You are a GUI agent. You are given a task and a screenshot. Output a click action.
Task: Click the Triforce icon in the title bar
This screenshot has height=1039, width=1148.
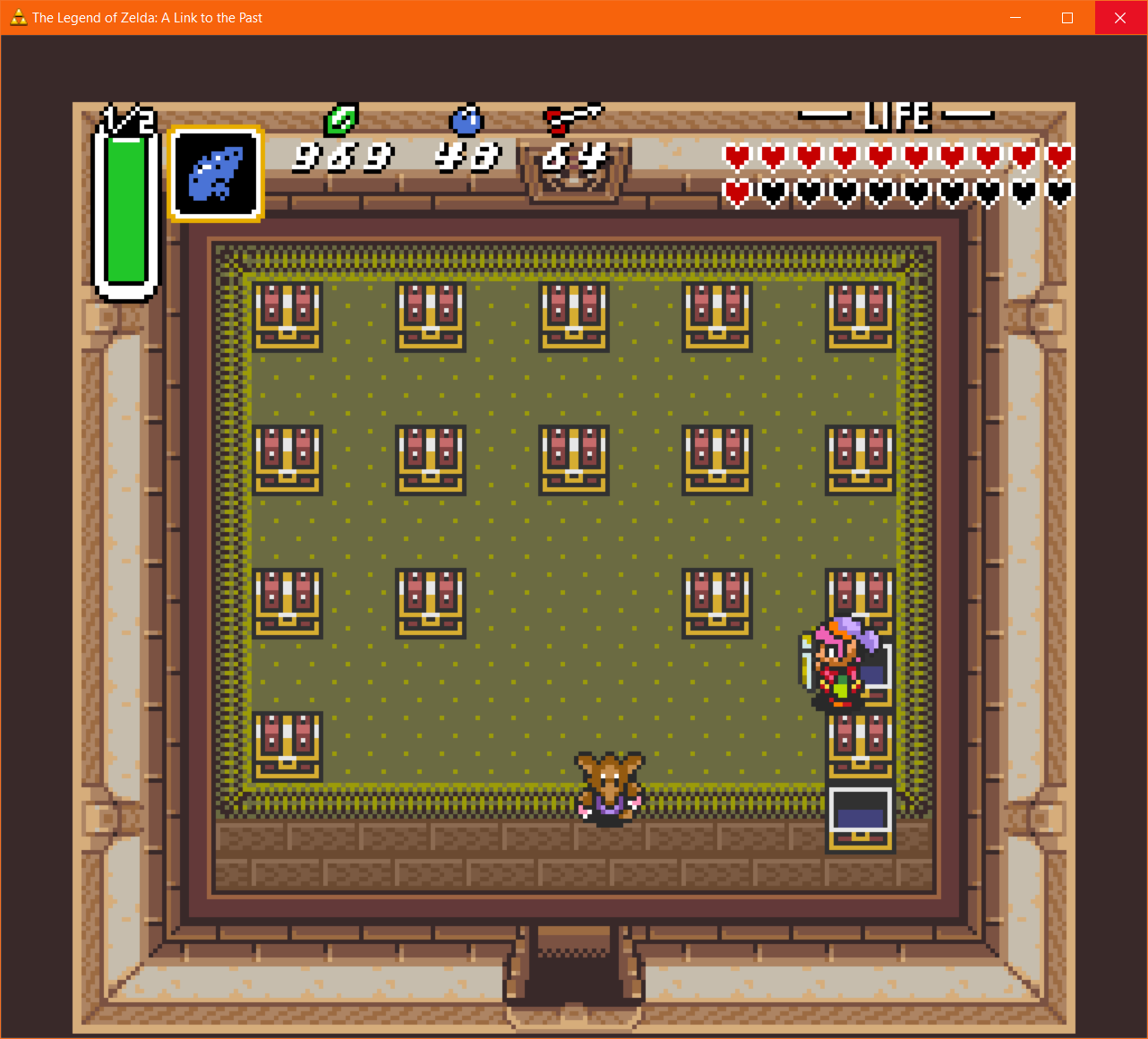pos(18,17)
